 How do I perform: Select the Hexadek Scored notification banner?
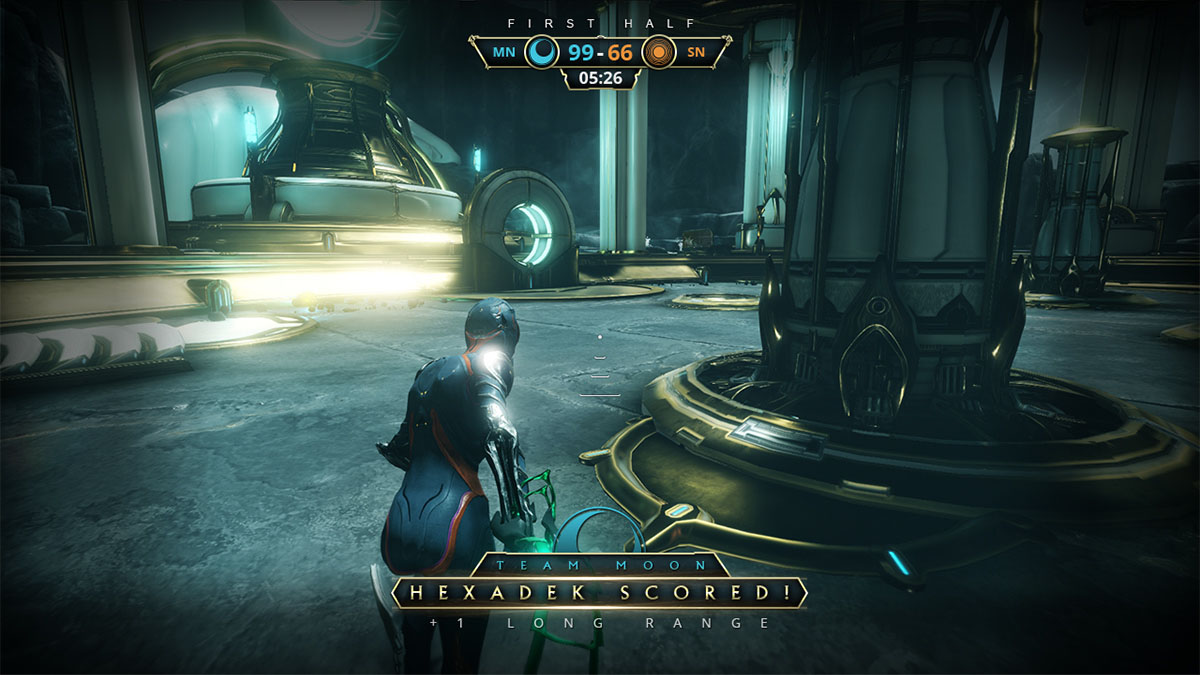click(x=599, y=592)
